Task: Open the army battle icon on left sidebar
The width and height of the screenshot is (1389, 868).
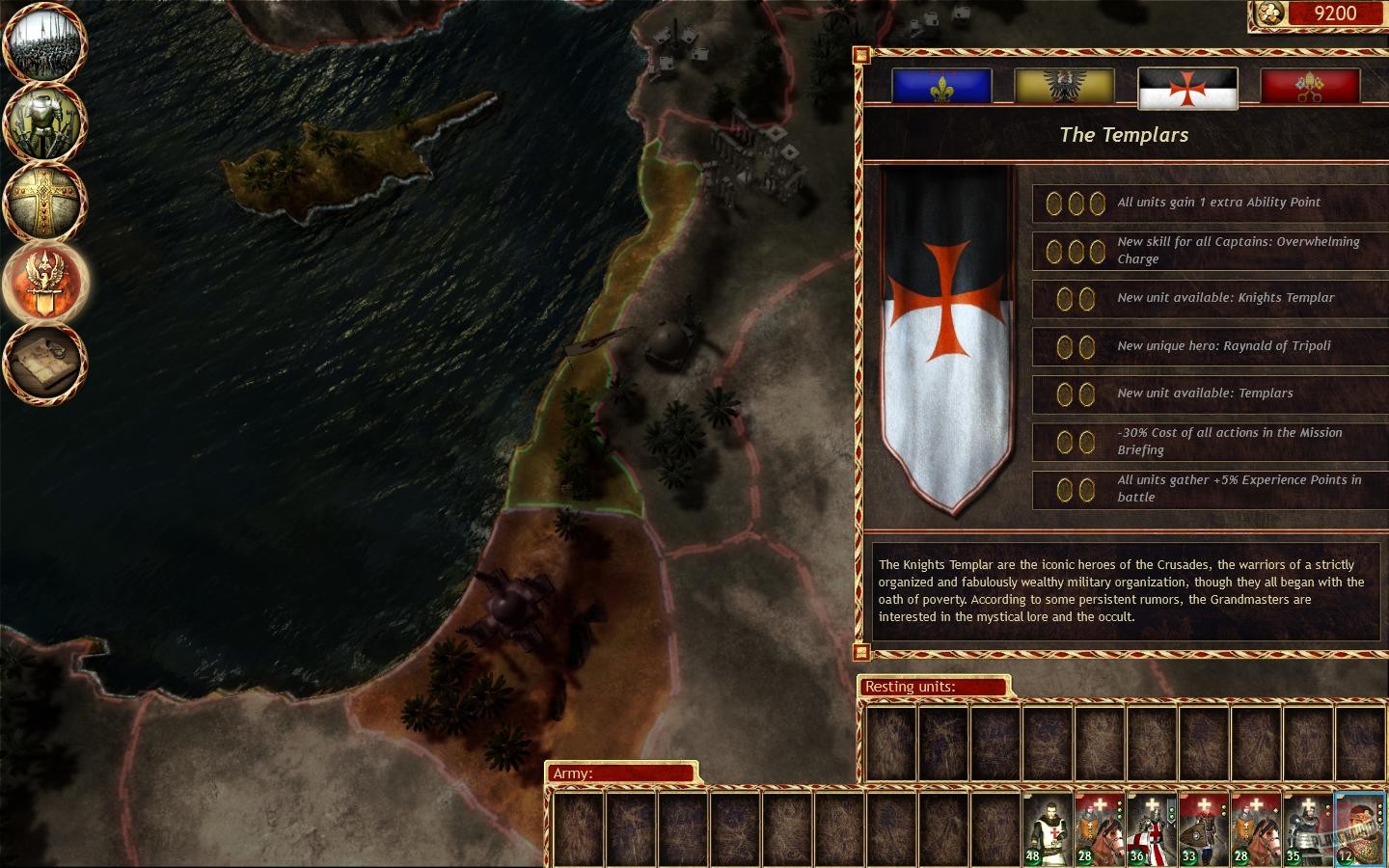Action: (x=44, y=42)
